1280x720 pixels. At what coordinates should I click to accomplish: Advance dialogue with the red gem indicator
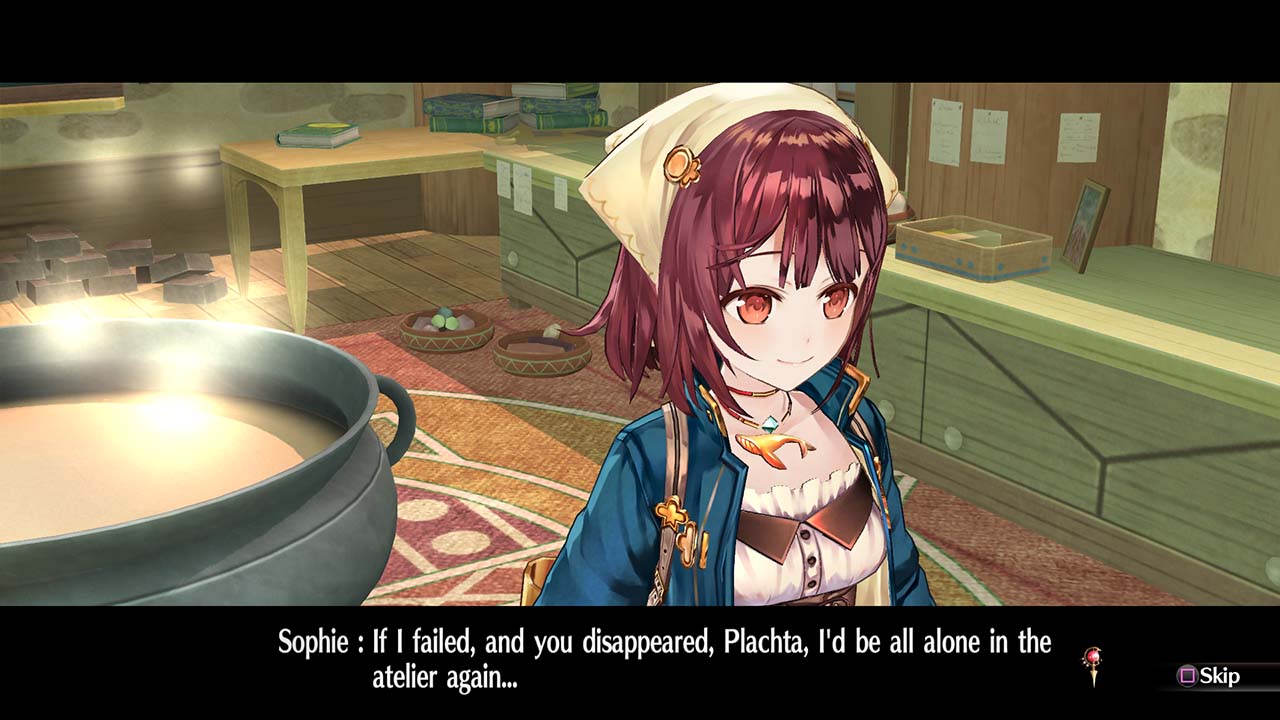[1093, 664]
